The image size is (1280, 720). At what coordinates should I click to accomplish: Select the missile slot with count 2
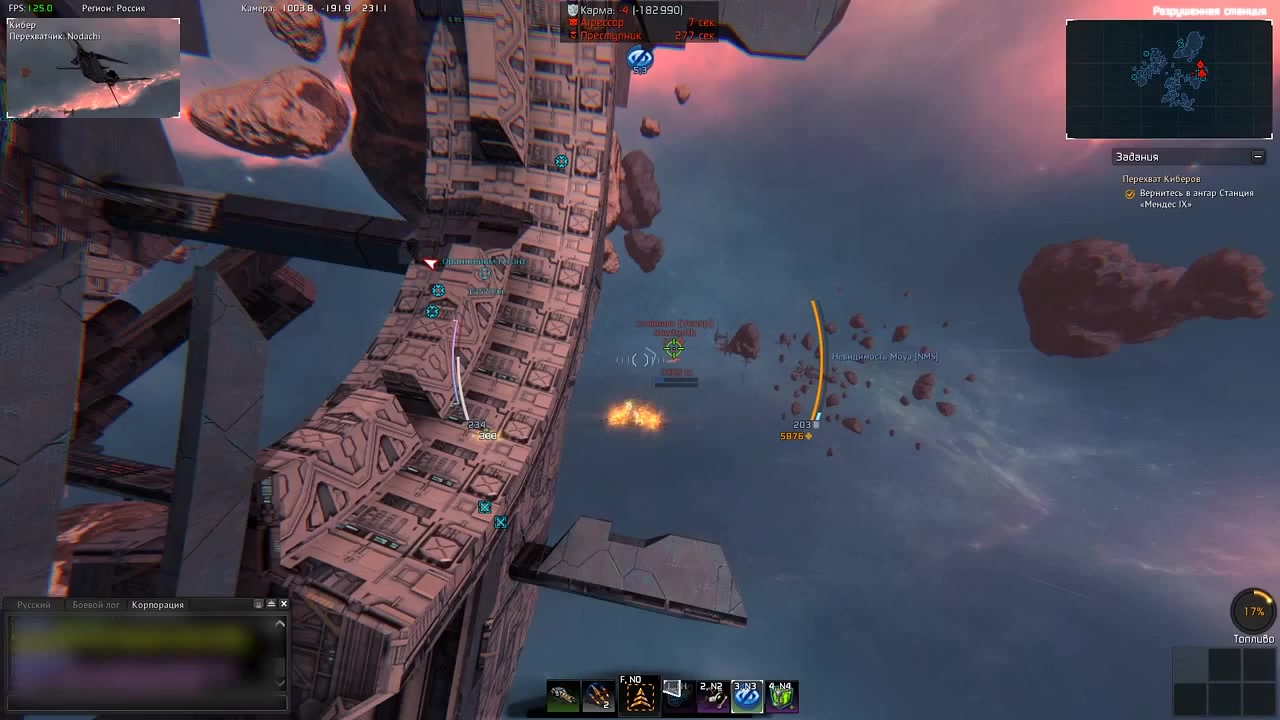[598, 696]
